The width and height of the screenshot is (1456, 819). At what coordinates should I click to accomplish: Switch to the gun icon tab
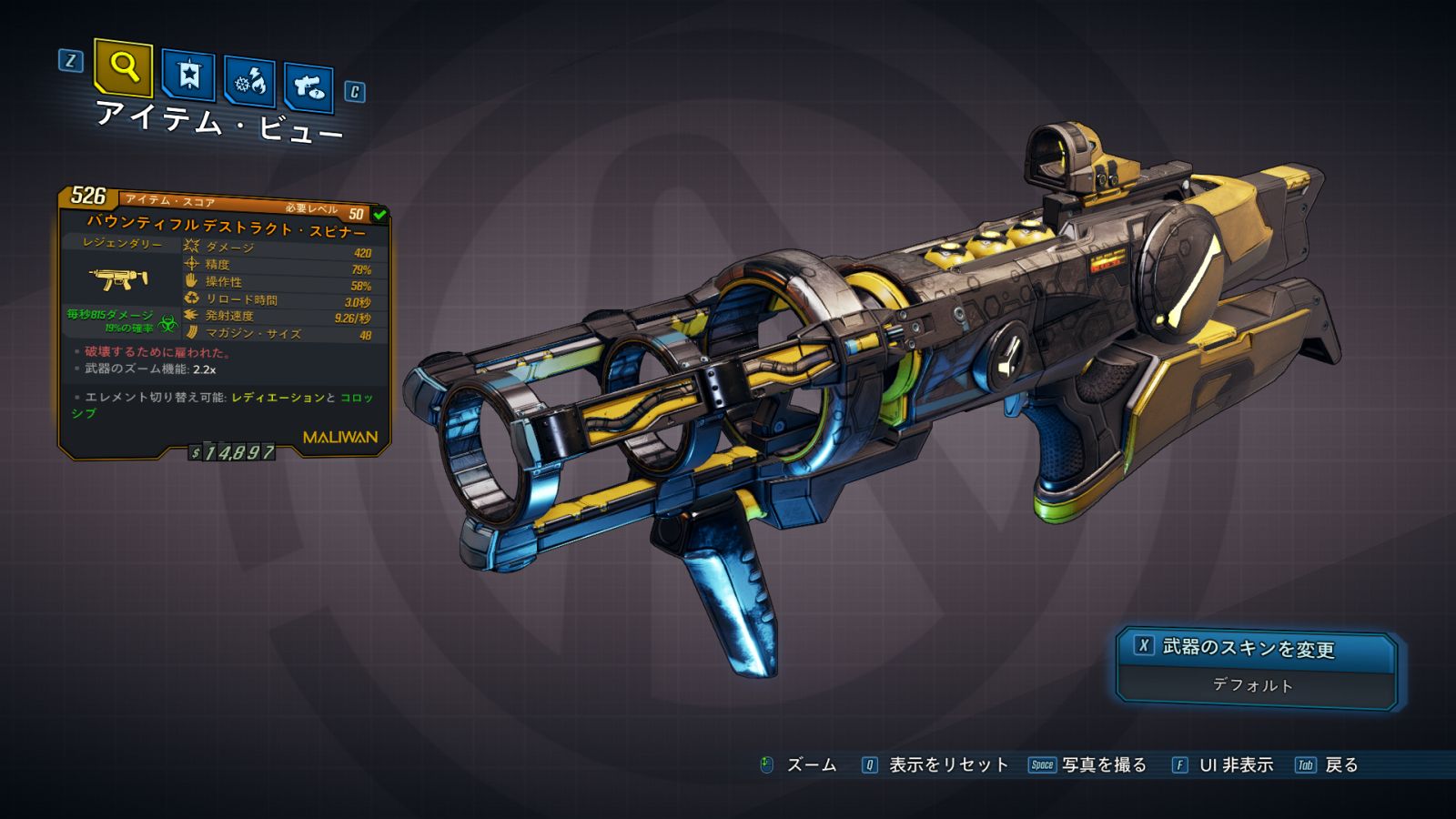[x=308, y=87]
